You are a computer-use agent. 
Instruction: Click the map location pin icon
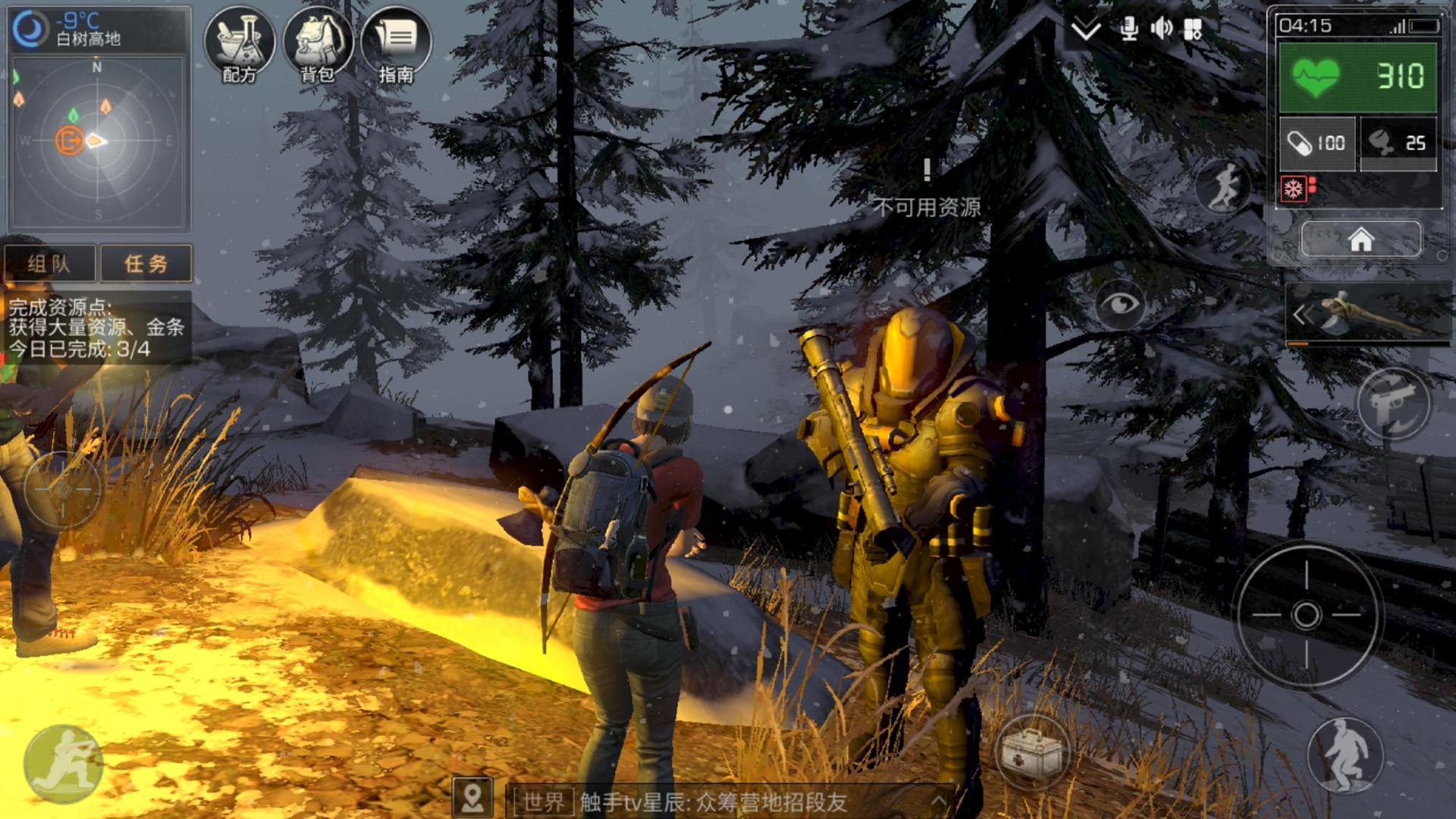(472, 799)
